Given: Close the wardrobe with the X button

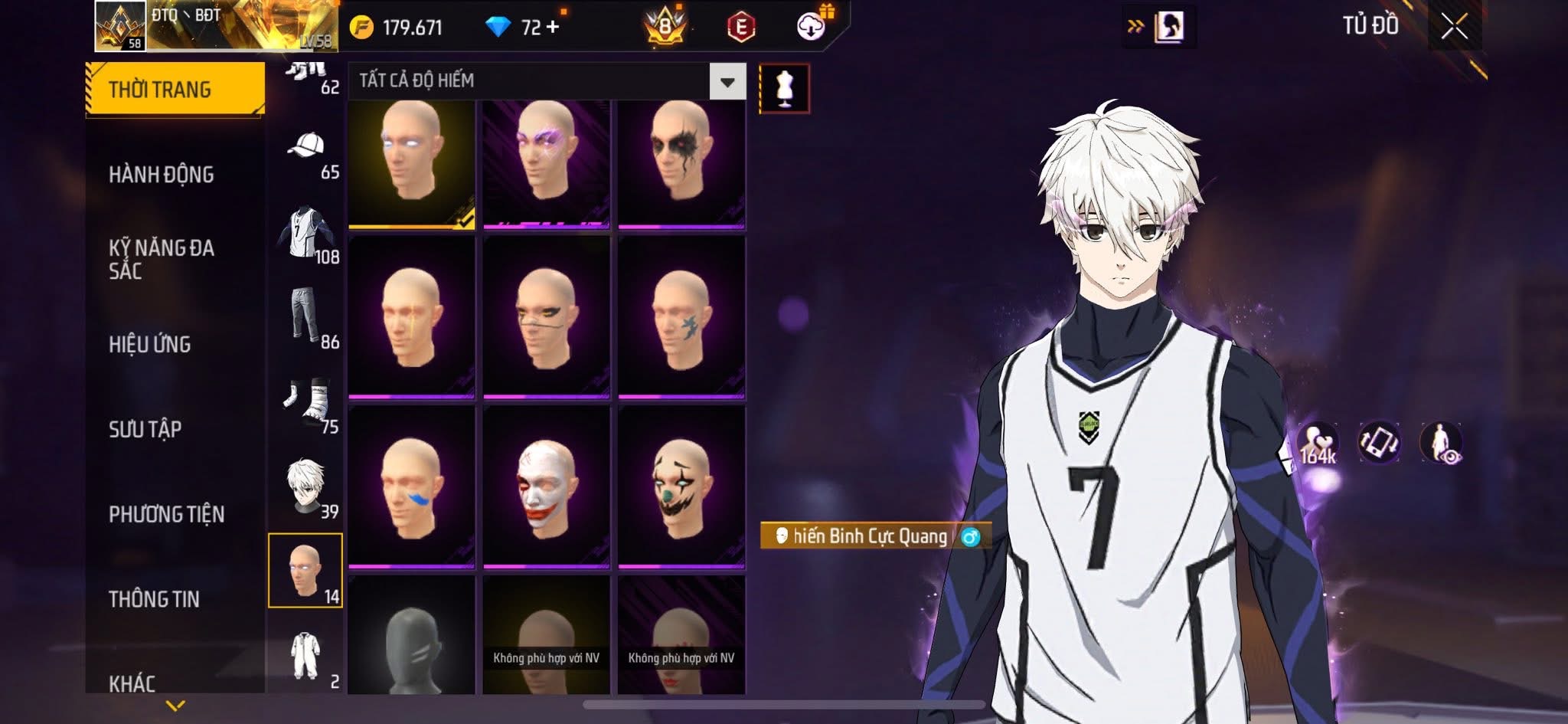Looking at the screenshot, I should (x=1453, y=28).
